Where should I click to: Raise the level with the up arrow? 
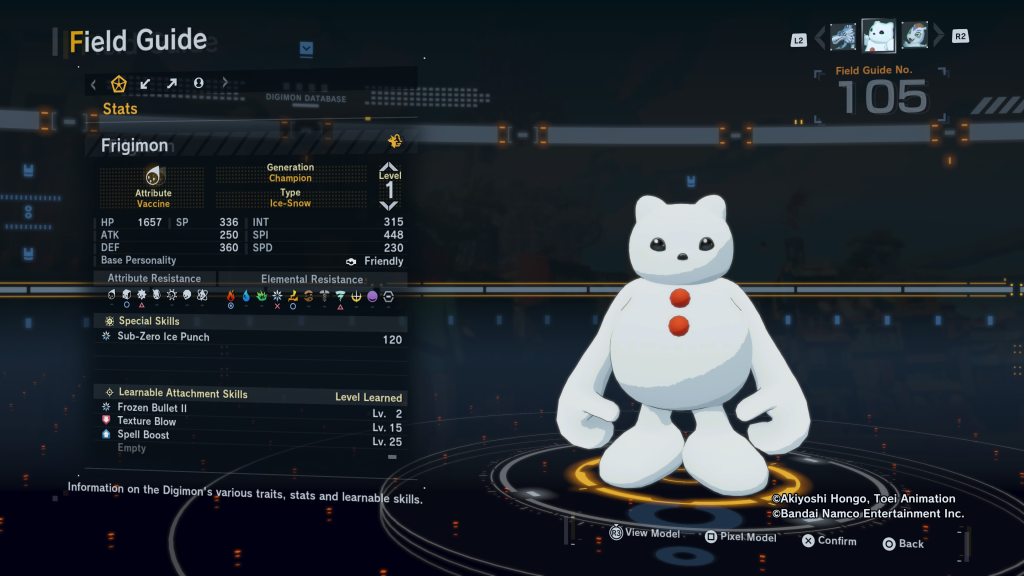click(x=389, y=167)
